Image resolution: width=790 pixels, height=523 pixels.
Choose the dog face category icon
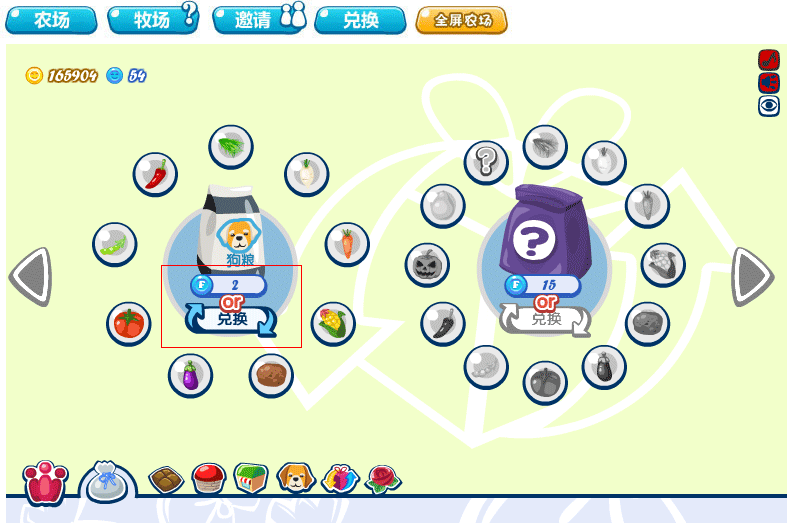click(296, 479)
